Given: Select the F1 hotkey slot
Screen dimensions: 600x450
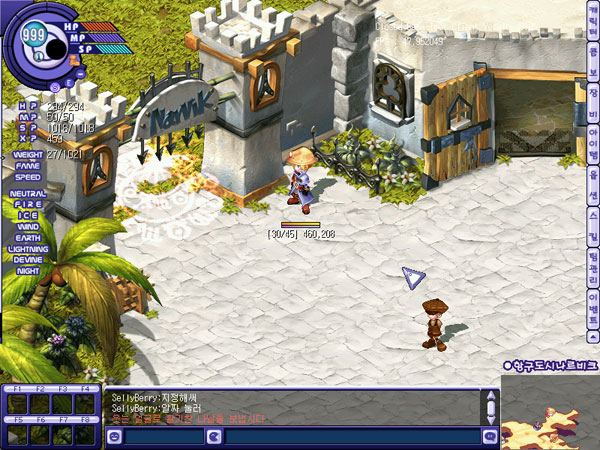Looking at the screenshot, I should pyautogui.click(x=16, y=403).
